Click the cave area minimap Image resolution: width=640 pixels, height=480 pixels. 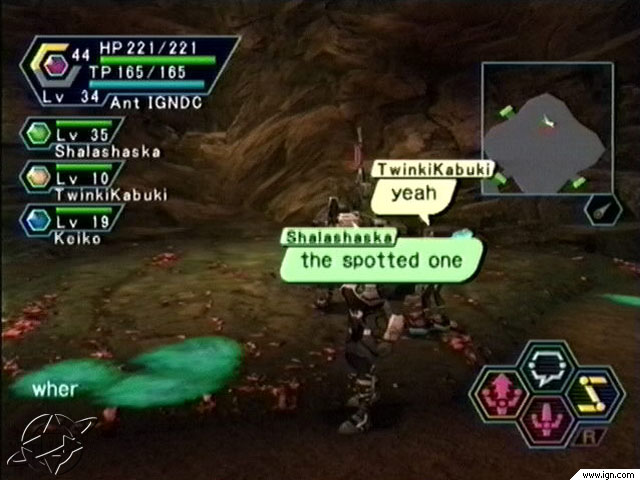[547, 130]
